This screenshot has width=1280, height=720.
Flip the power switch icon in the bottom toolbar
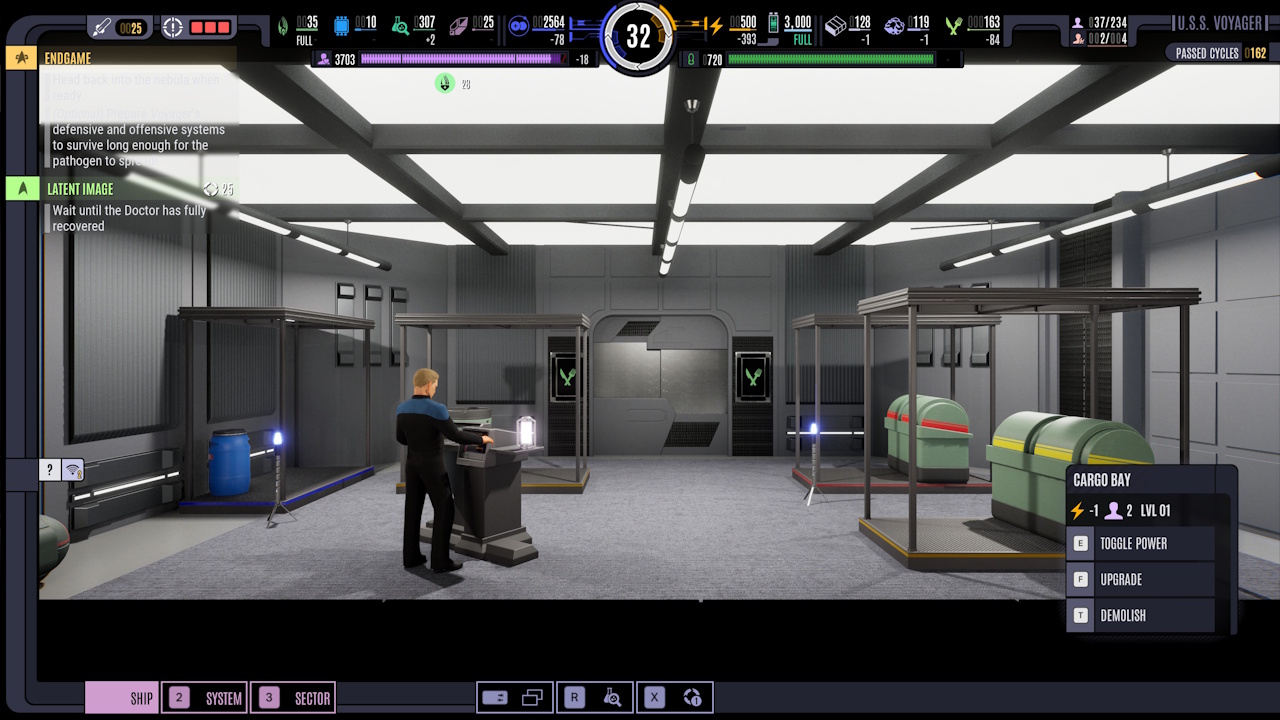coord(495,697)
